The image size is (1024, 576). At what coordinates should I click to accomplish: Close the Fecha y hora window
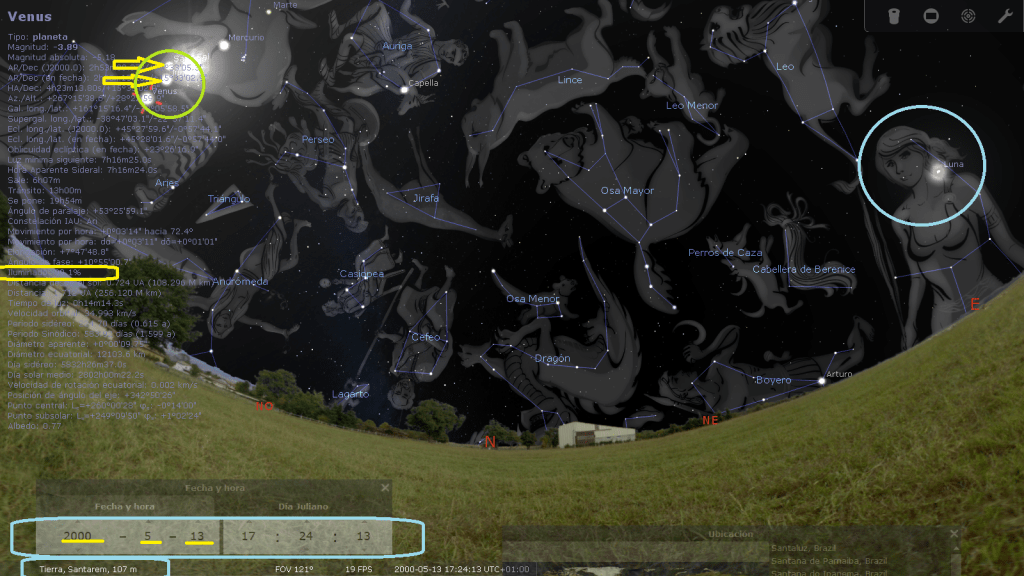tap(385, 488)
